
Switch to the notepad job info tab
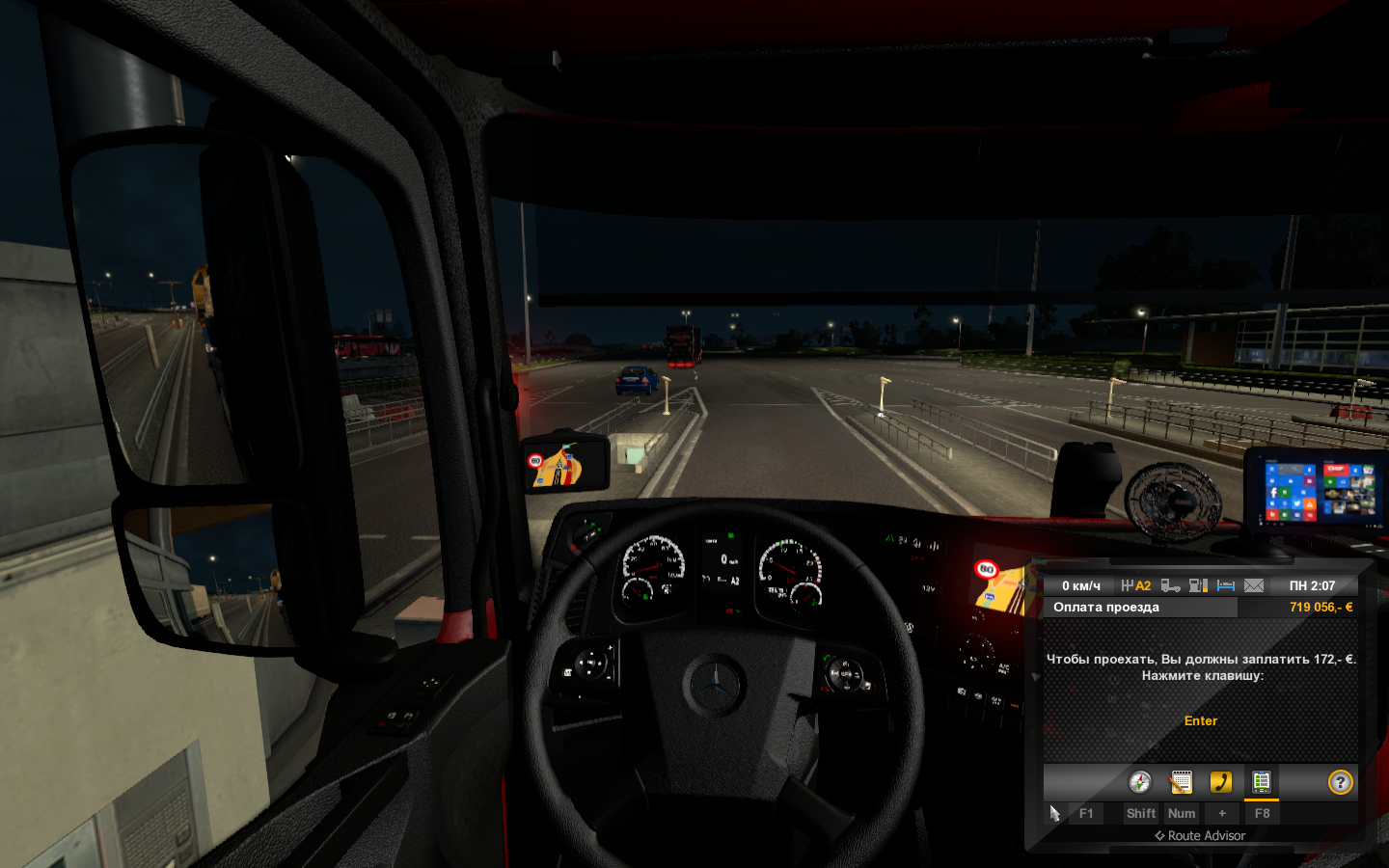(x=1181, y=782)
